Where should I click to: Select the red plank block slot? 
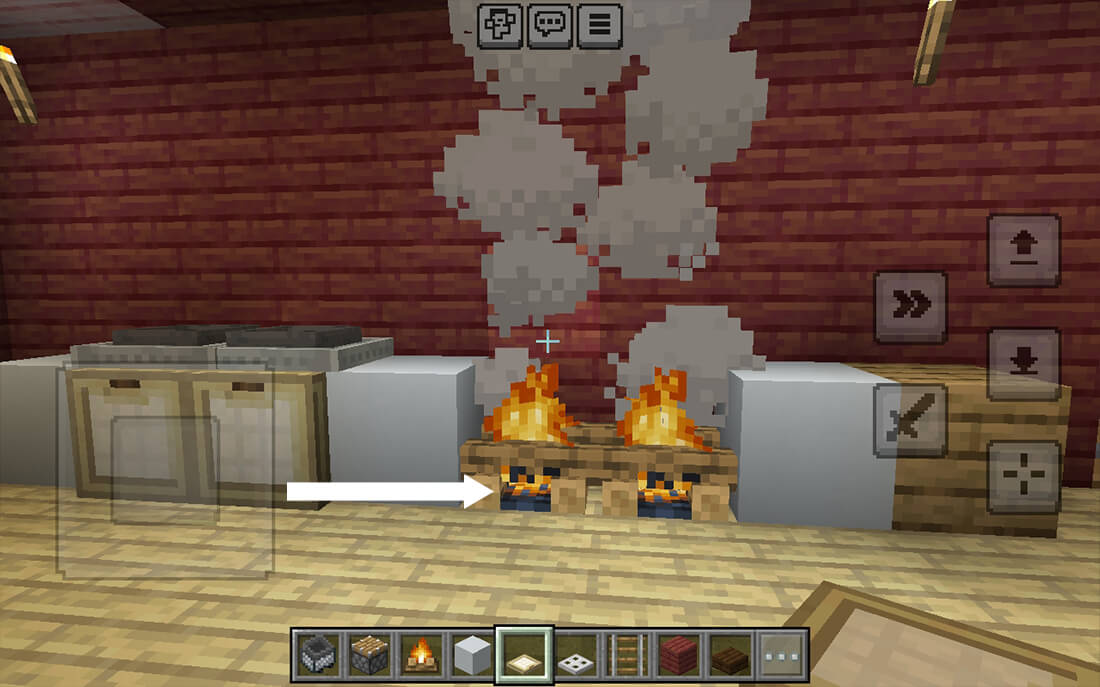[x=680, y=656]
